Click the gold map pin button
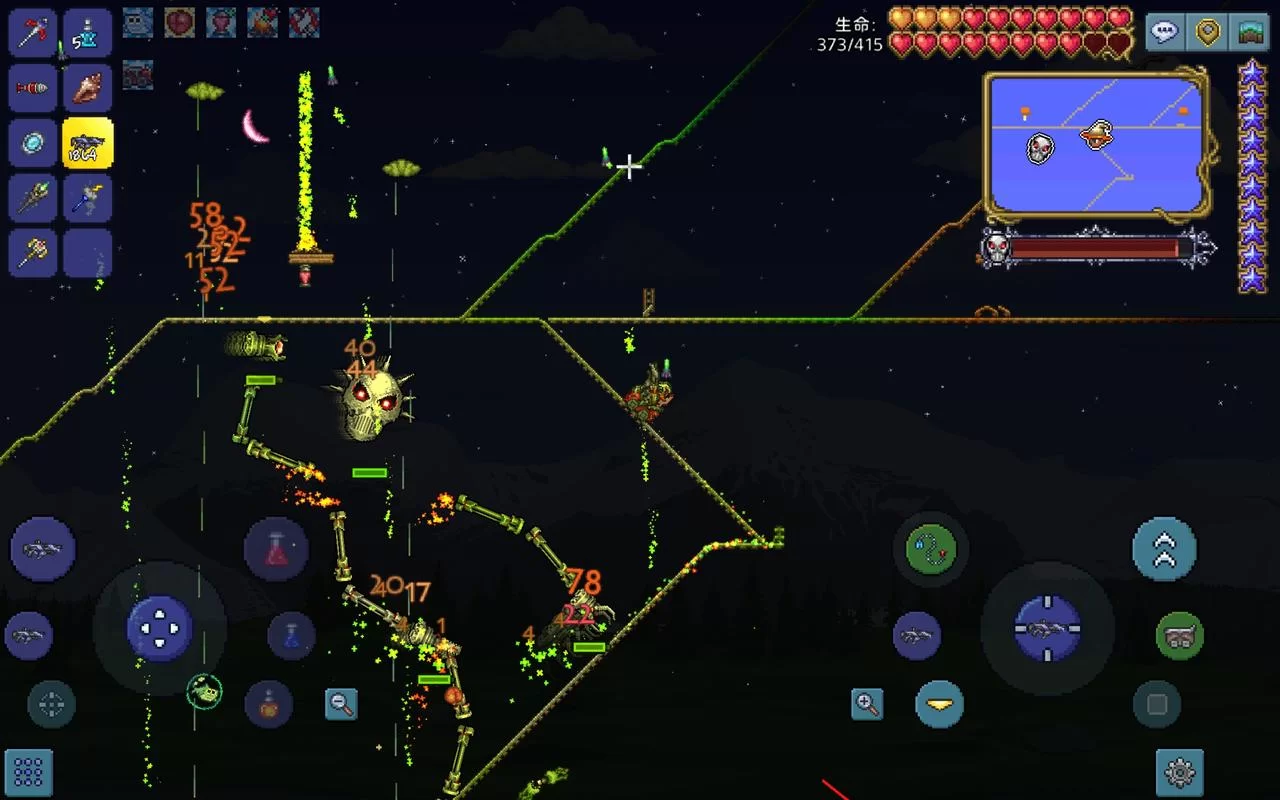 [1208, 33]
